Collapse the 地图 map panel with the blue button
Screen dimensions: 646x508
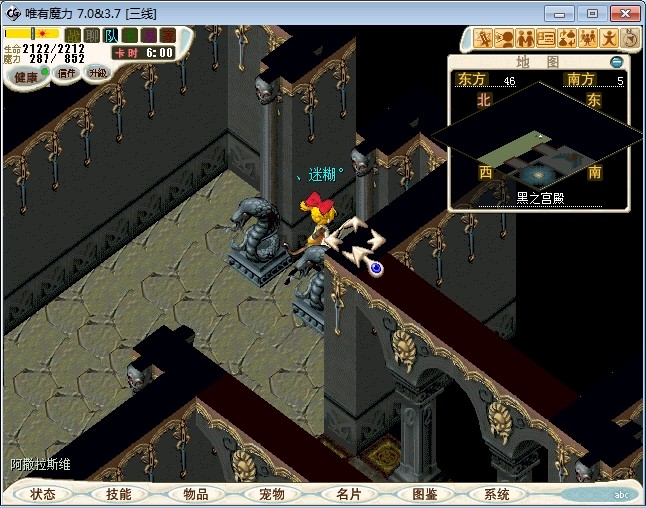[x=617, y=63]
